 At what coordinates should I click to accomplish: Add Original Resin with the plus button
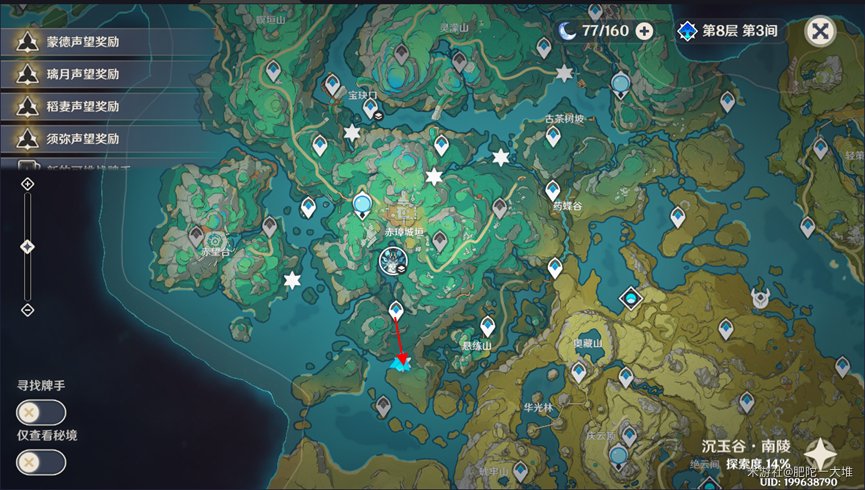[644, 31]
